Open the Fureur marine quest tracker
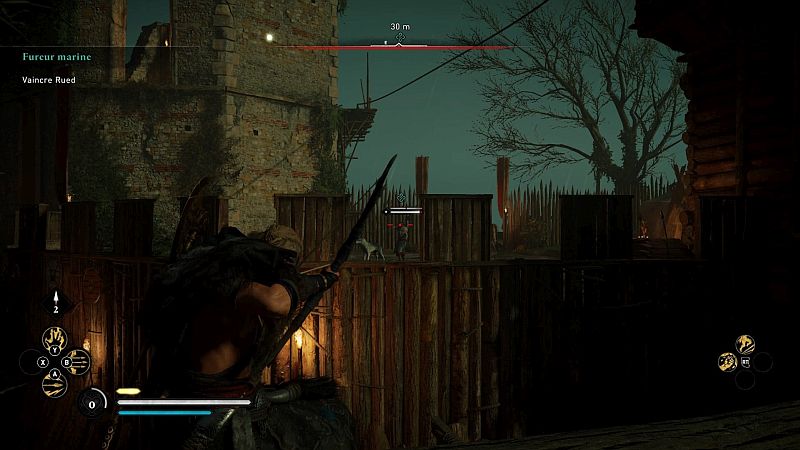The height and width of the screenshot is (450, 800). (x=58, y=57)
